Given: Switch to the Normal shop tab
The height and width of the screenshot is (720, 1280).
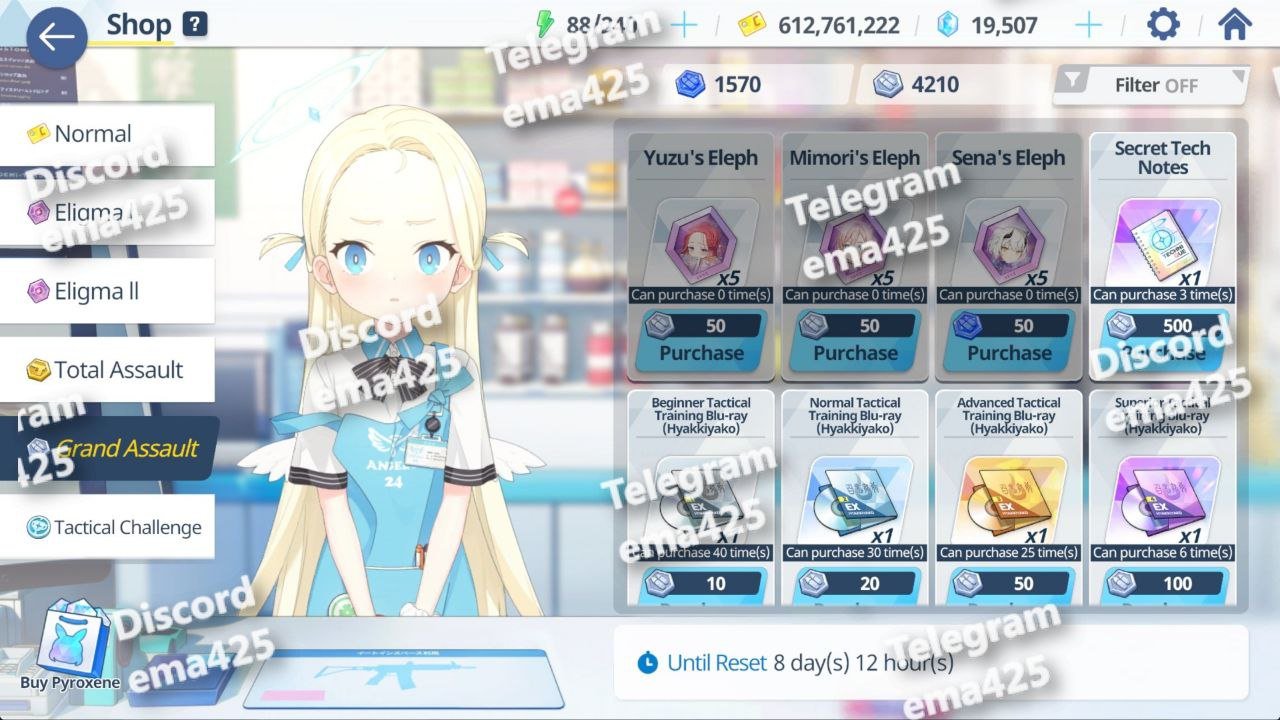Looking at the screenshot, I should click(105, 134).
